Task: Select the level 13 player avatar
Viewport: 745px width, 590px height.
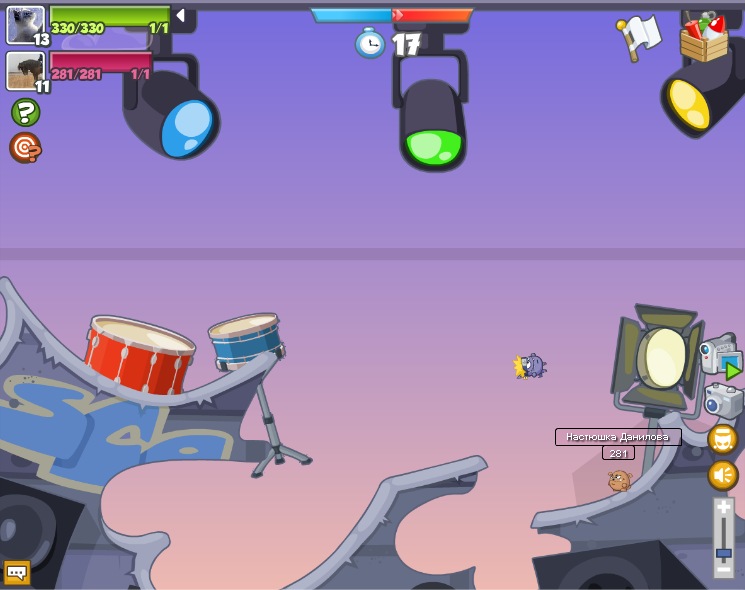Action: click(25, 24)
